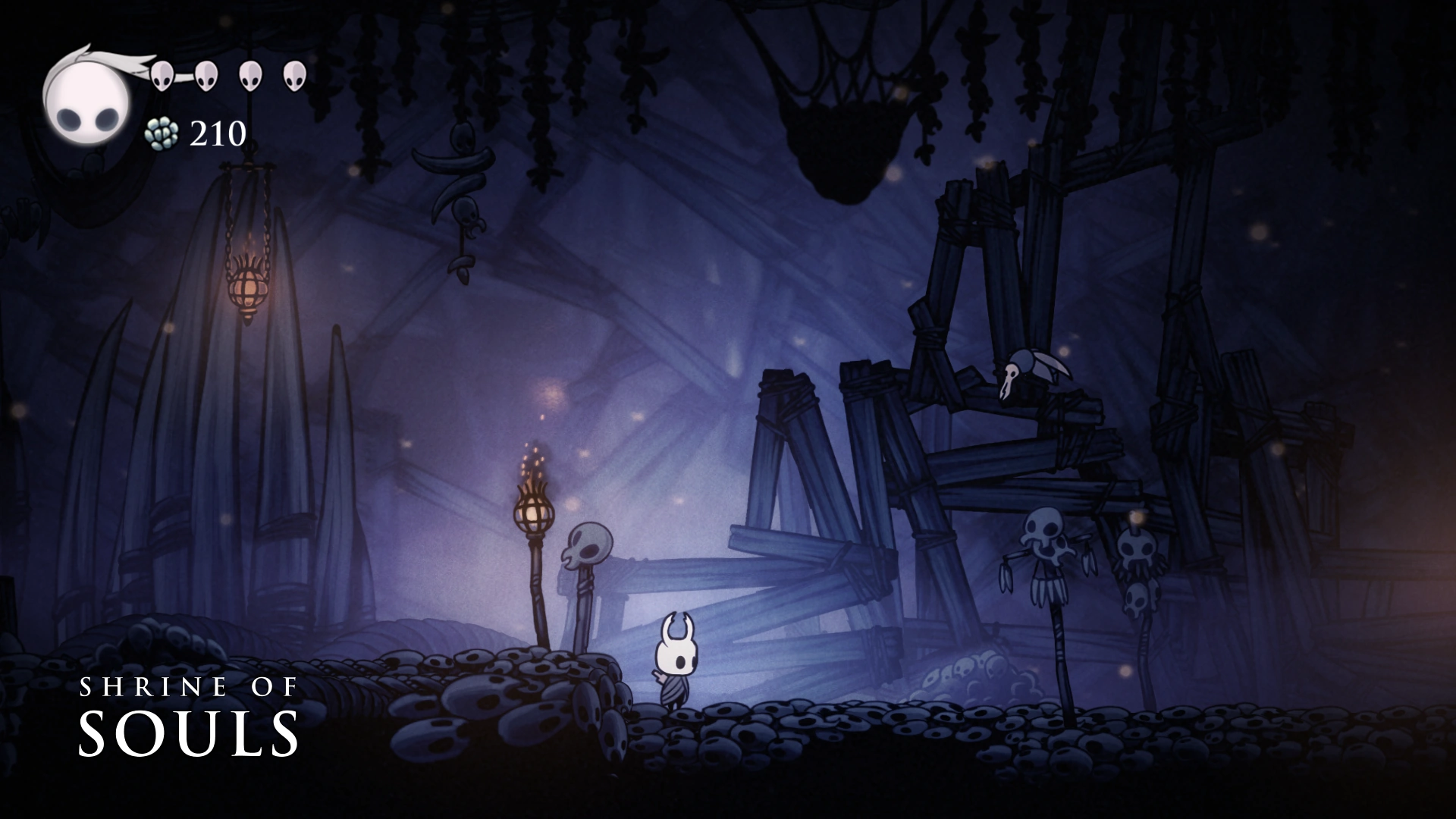Toggle the second health mask
Image resolution: width=1456 pixels, height=819 pixels.
(206, 76)
